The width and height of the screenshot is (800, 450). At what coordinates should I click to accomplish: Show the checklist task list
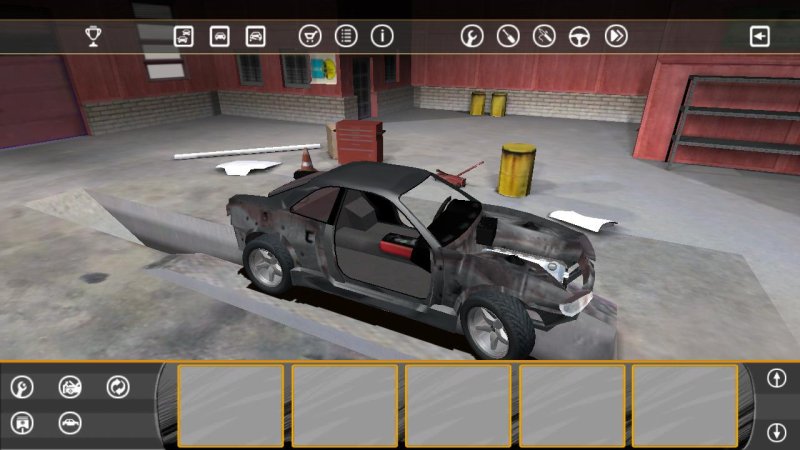point(346,37)
